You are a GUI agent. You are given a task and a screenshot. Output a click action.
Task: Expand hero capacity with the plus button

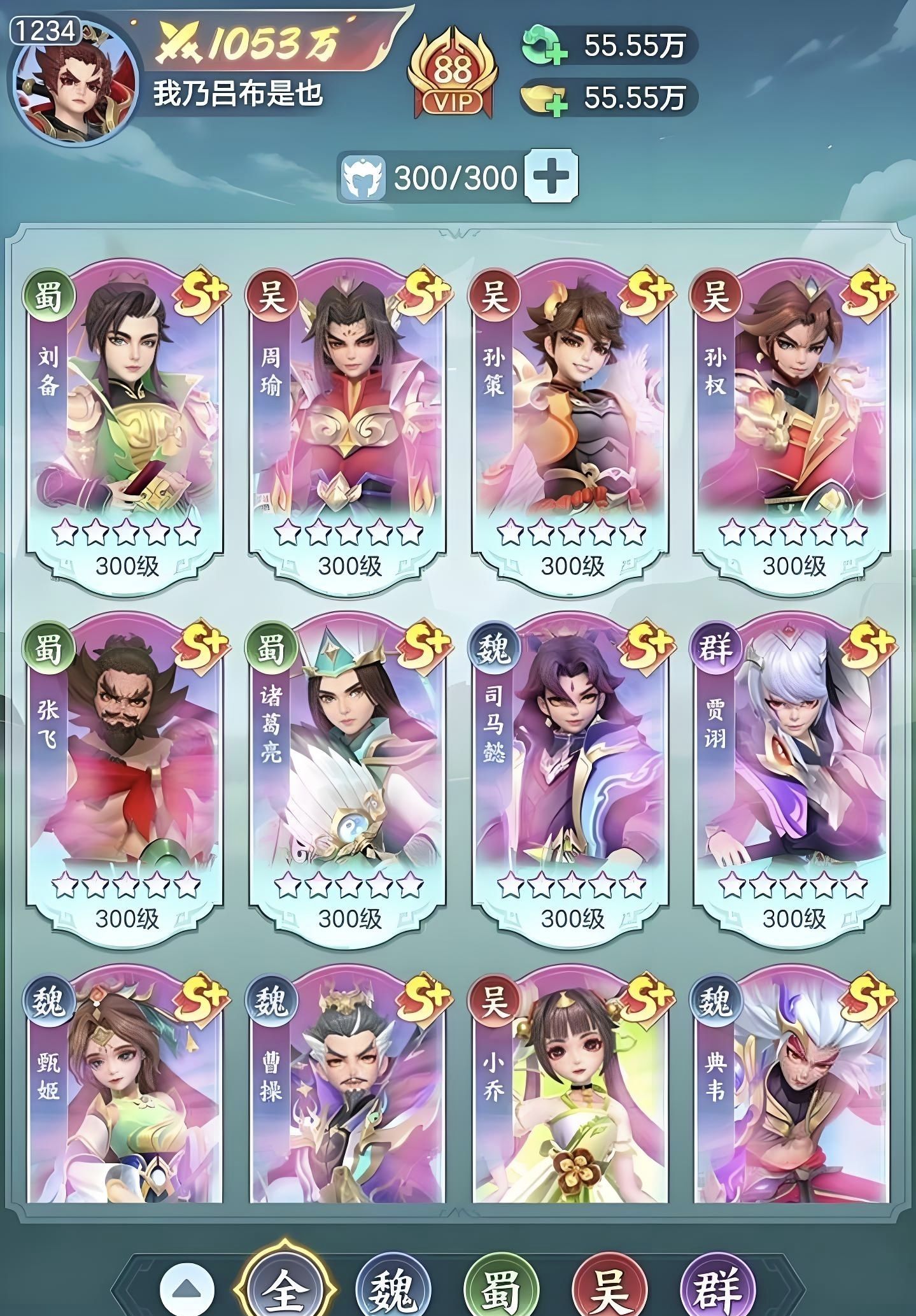coord(551,175)
